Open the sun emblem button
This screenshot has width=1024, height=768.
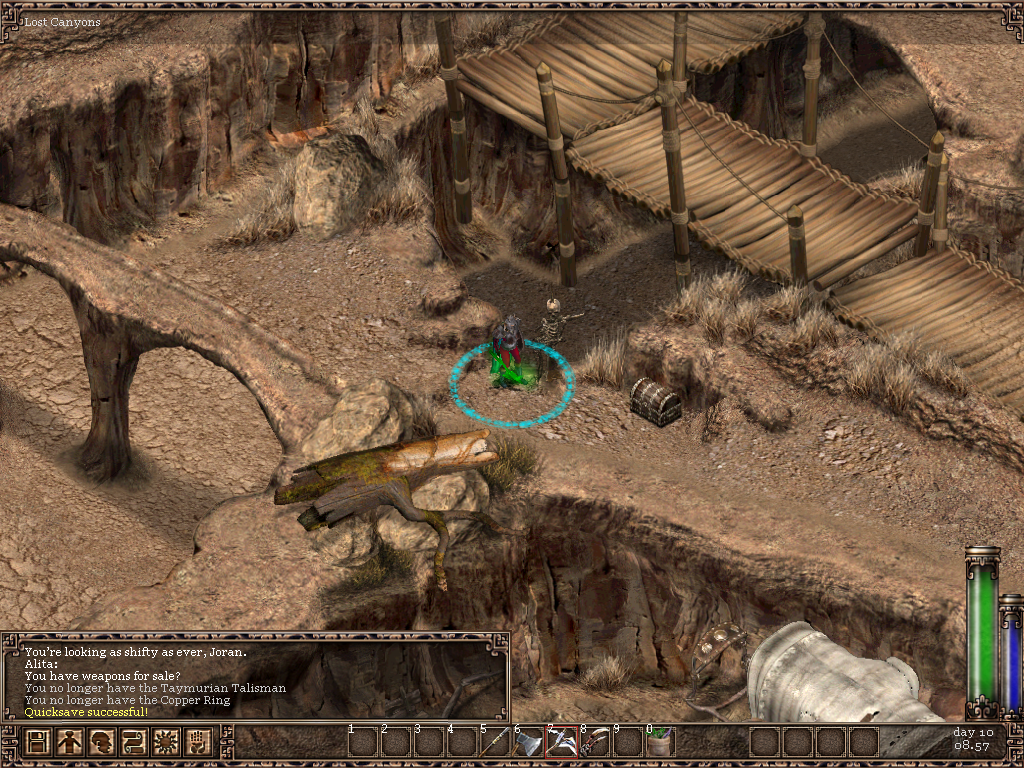click(x=168, y=743)
